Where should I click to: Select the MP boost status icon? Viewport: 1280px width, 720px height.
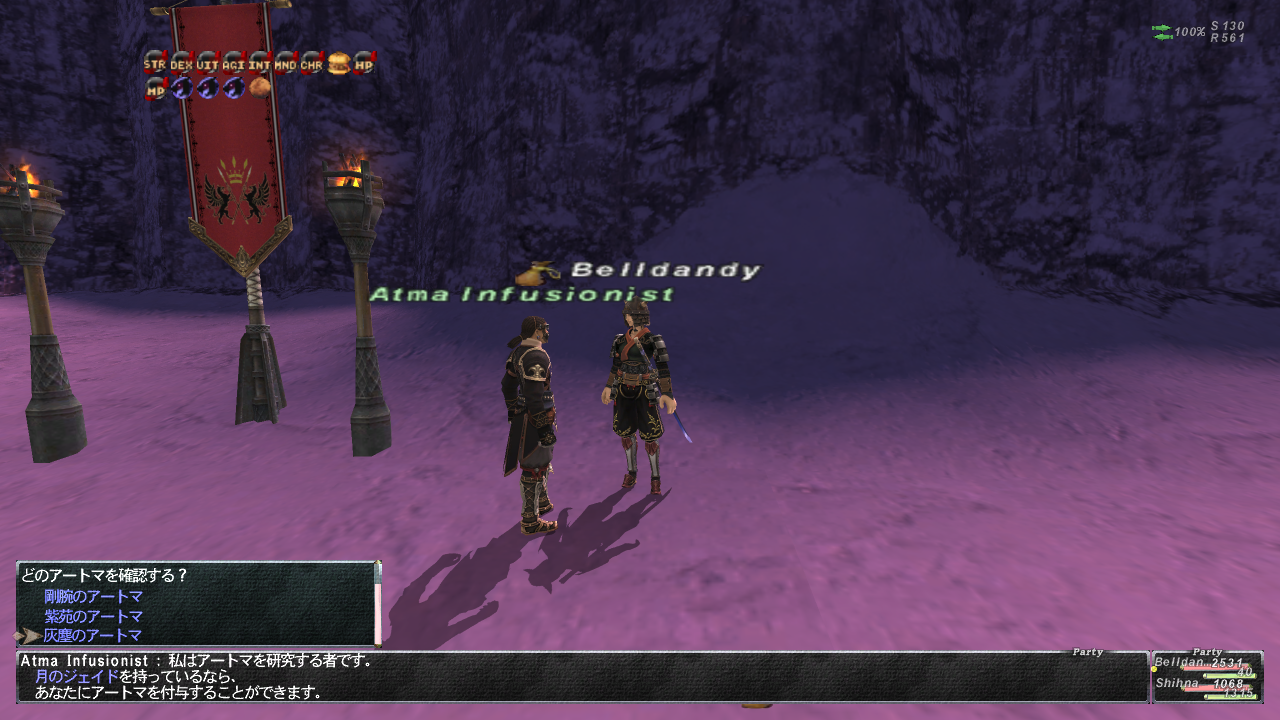click(156, 89)
